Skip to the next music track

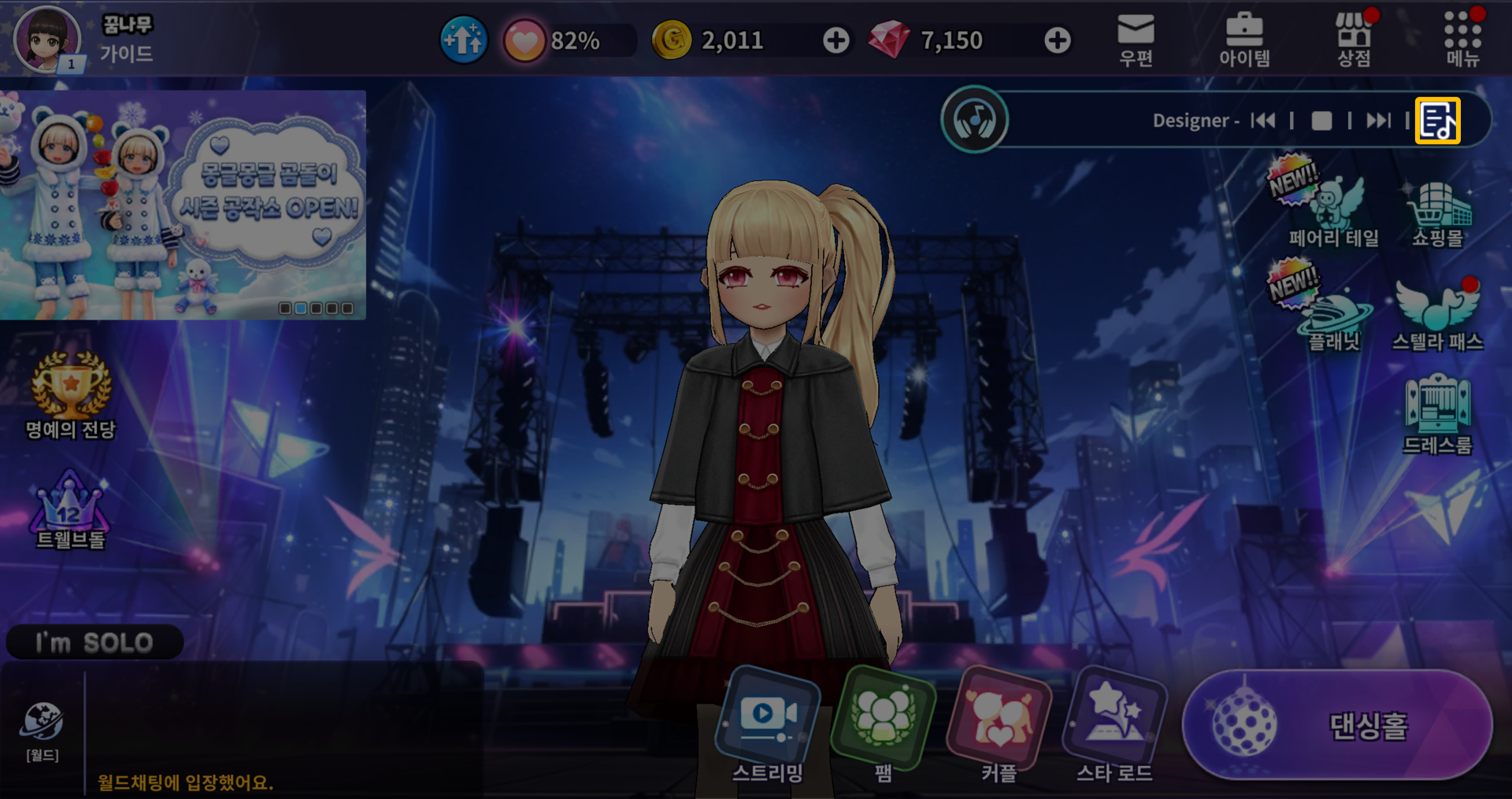(x=1378, y=120)
